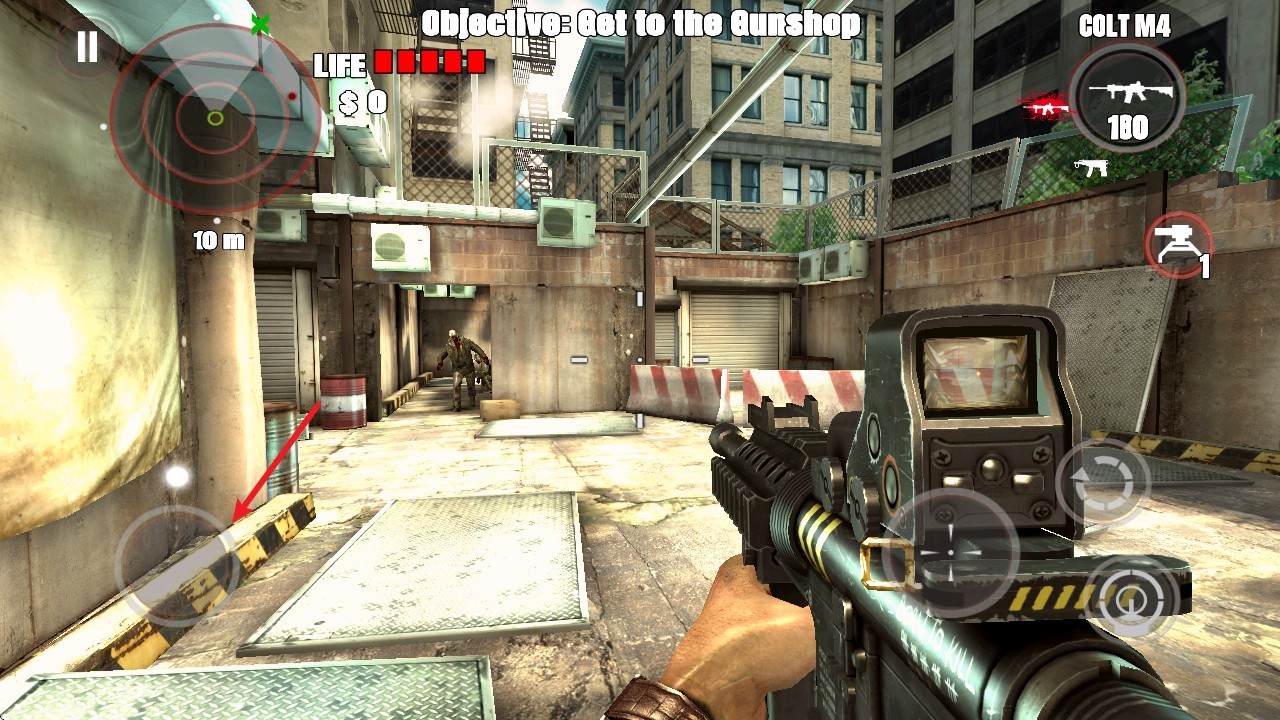Screen dimensions: 1280x720
Task: Fire using the crosshair button
Action: pyautogui.click(x=949, y=551)
